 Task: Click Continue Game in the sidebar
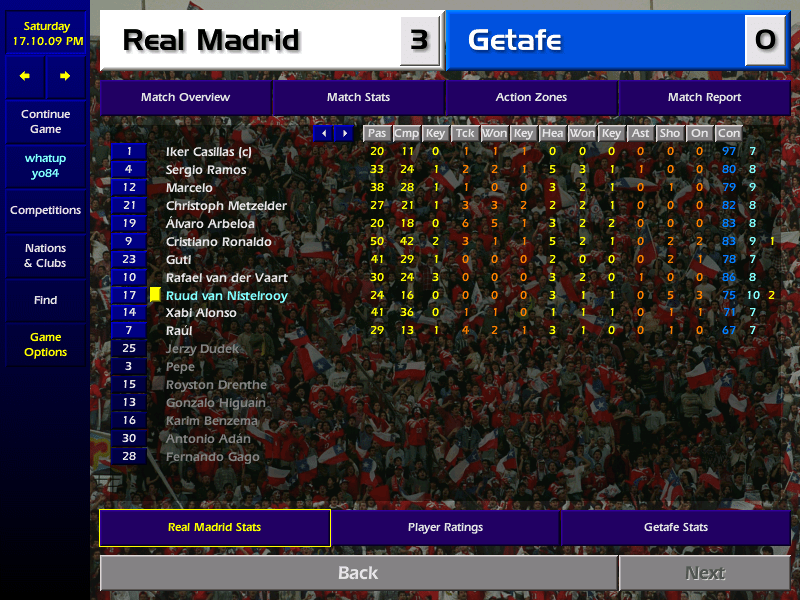click(x=45, y=121)
